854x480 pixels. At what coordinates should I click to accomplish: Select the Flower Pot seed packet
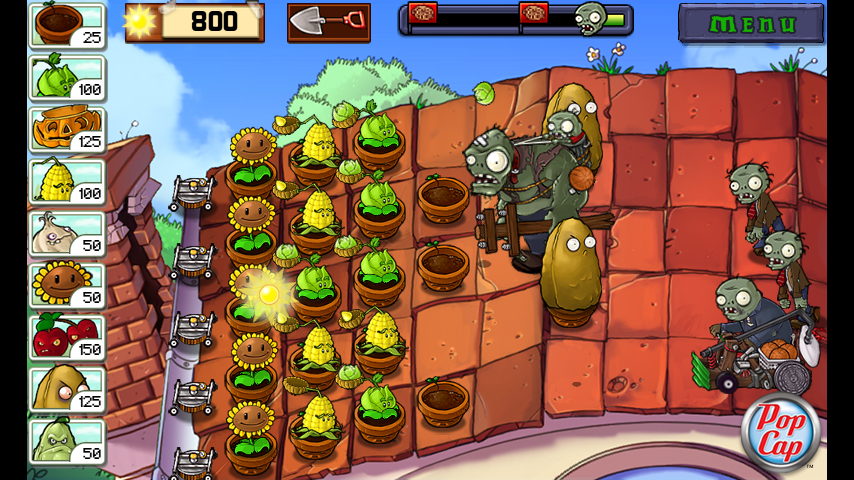click(67, 26)
